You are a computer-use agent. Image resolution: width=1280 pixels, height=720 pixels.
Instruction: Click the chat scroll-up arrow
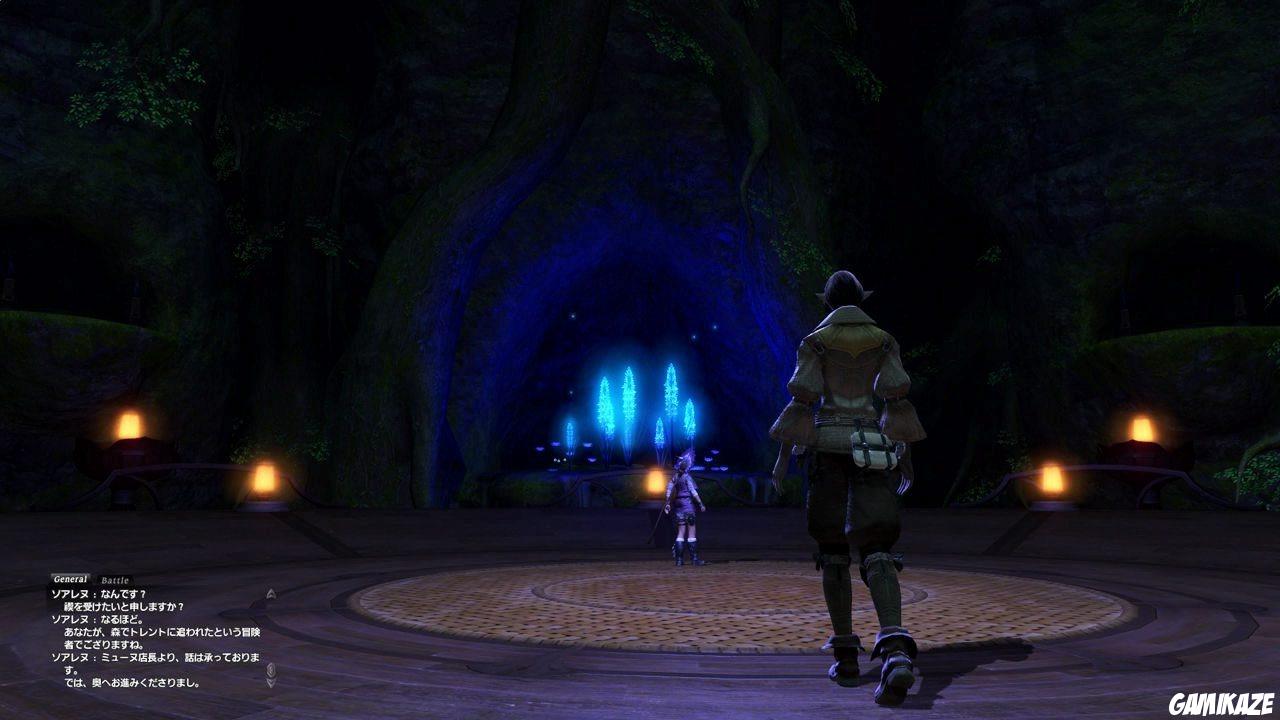pos(271,593)
